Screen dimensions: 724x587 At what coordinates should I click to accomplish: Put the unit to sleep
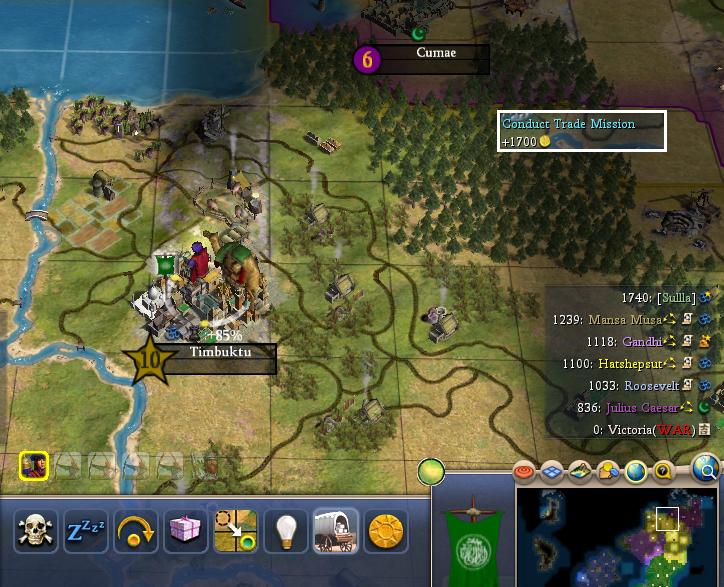86,531
